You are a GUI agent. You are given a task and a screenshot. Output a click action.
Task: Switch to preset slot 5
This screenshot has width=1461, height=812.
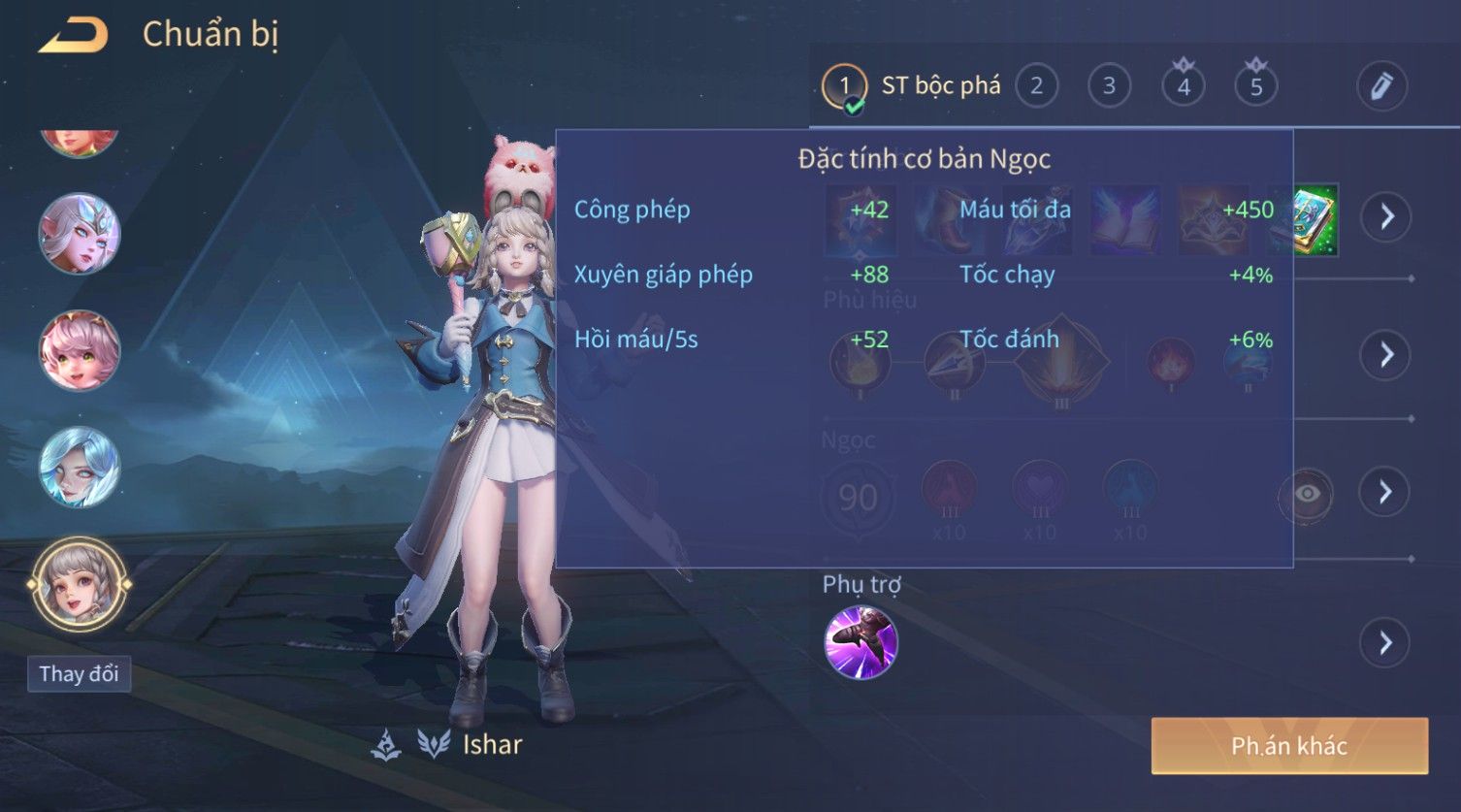pyautogui.click(x=1255, y=86)
